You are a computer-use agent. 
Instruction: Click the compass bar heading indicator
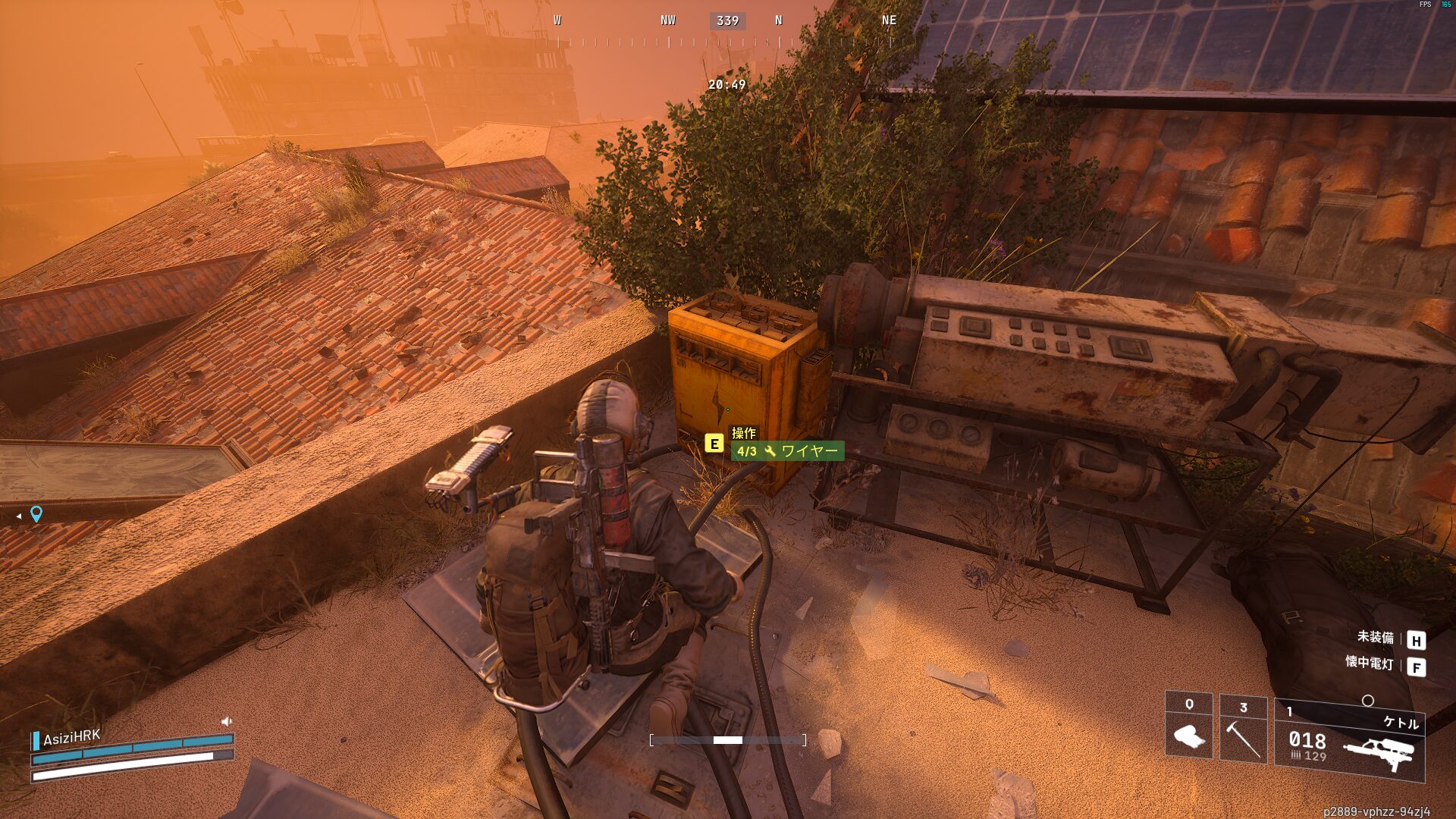(x=727, y=21)
